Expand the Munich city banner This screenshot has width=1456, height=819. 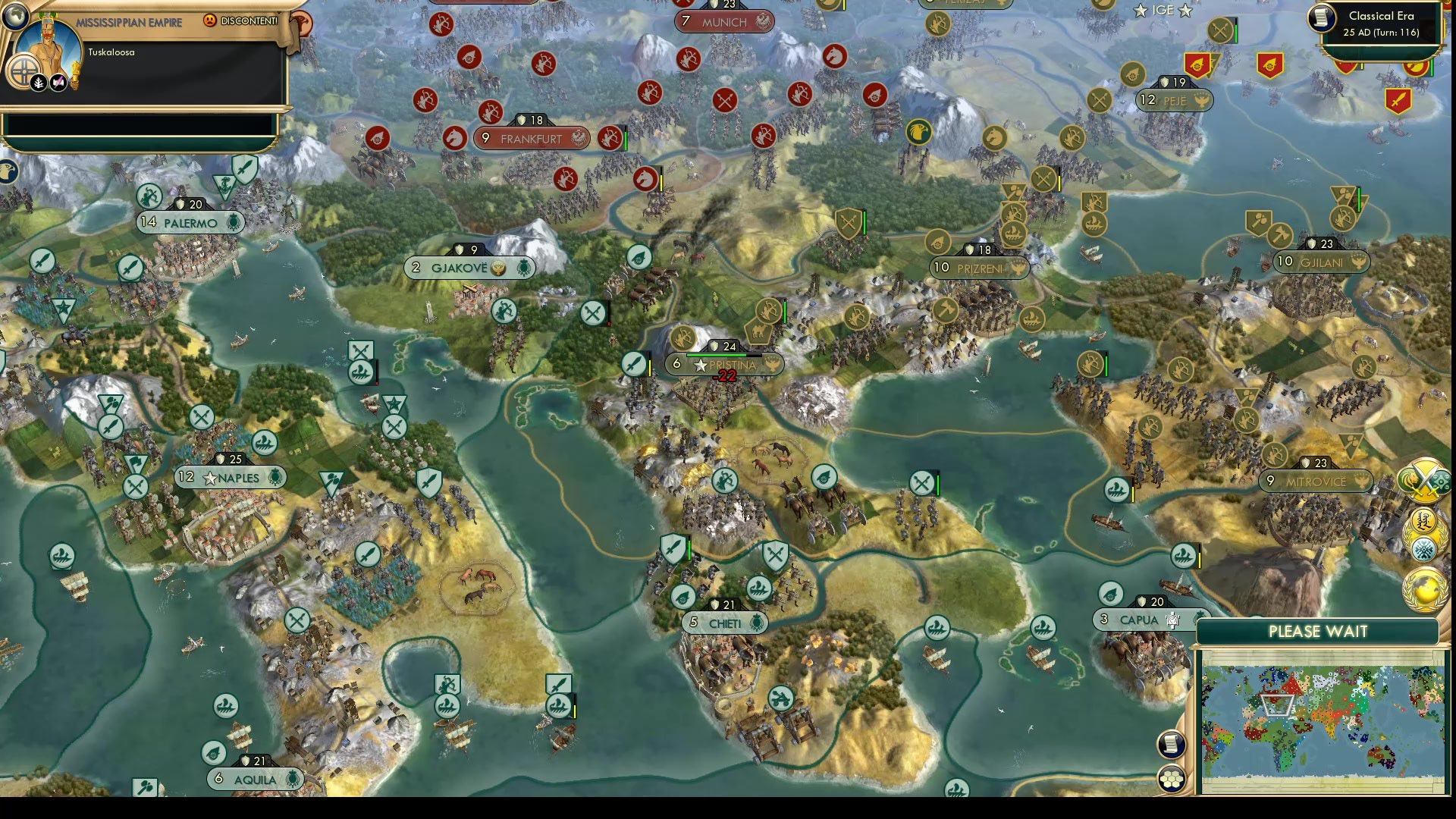[x=723, y=22]
